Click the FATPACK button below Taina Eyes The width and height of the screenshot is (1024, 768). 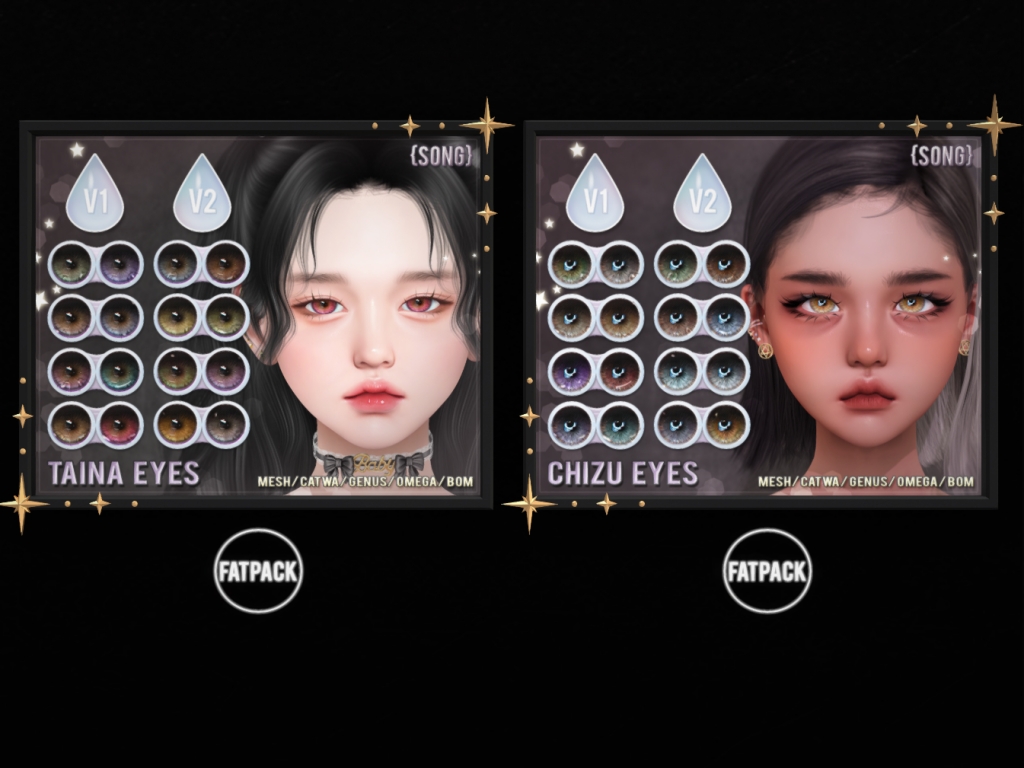(x=258, y=571)
